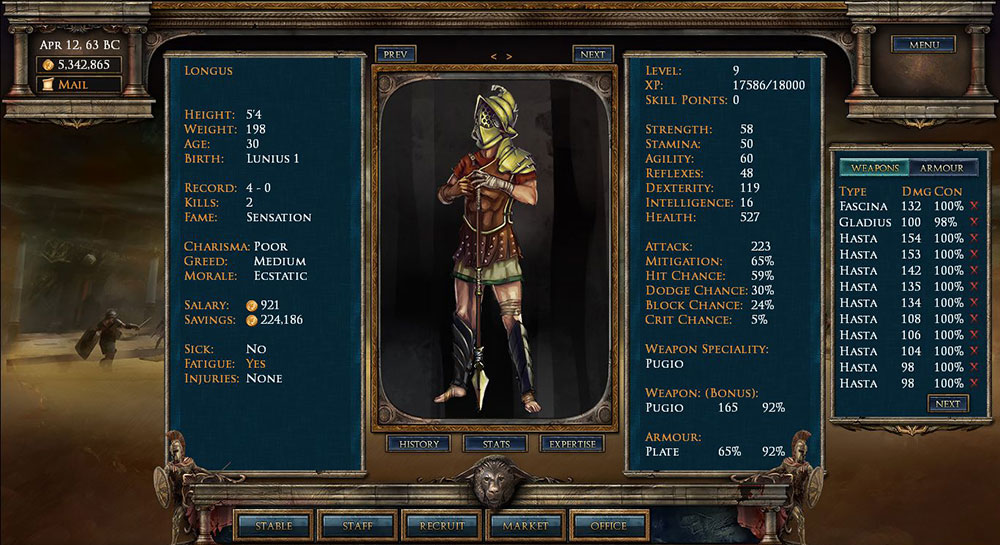1000x545 pixels.
Task: Go to the next weapons page
Action: click(x=947, y=404)
